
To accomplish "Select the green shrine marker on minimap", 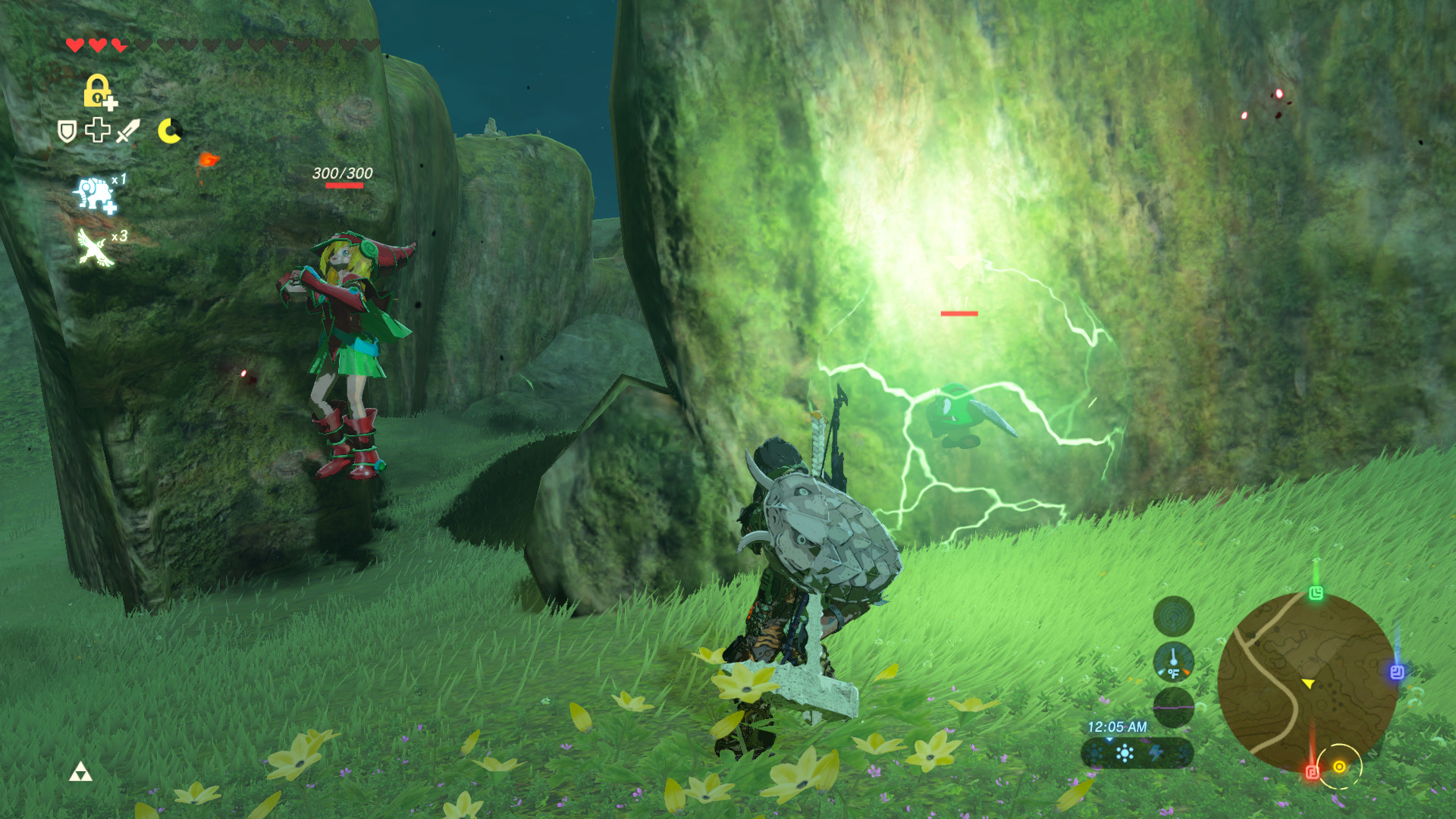I will tap(1316, 593).
